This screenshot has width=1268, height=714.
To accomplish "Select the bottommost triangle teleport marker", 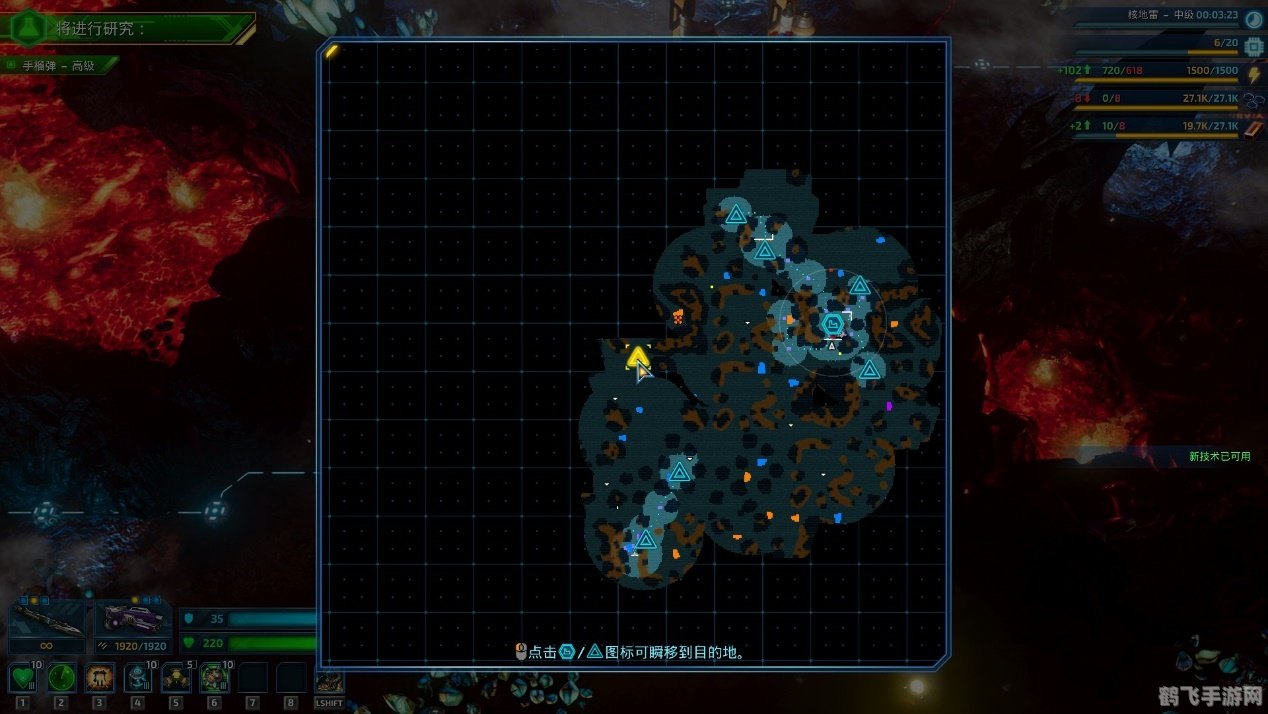I will [x=646, y=540].
